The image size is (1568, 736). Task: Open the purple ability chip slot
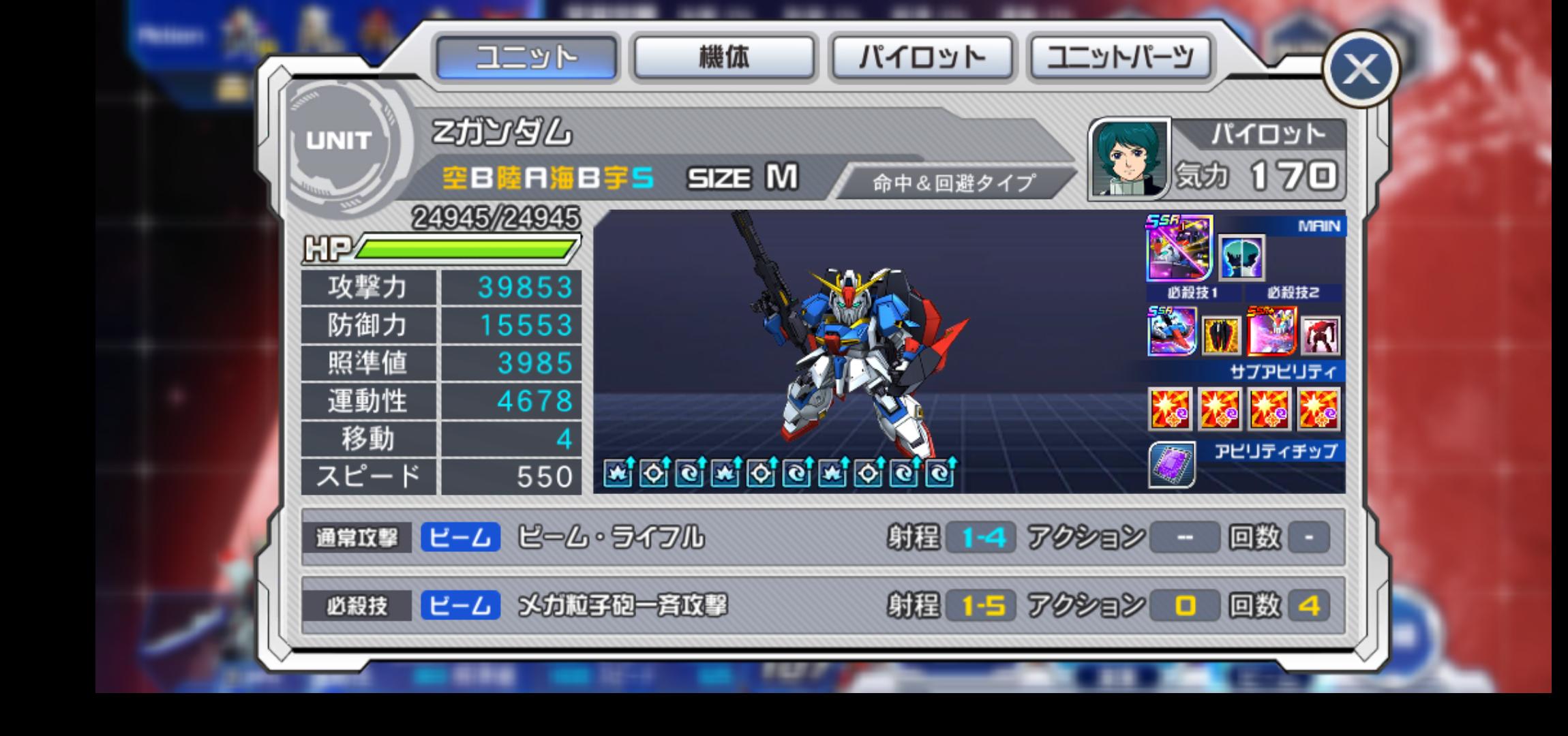pyautogui.click(x=1171, y=465)
